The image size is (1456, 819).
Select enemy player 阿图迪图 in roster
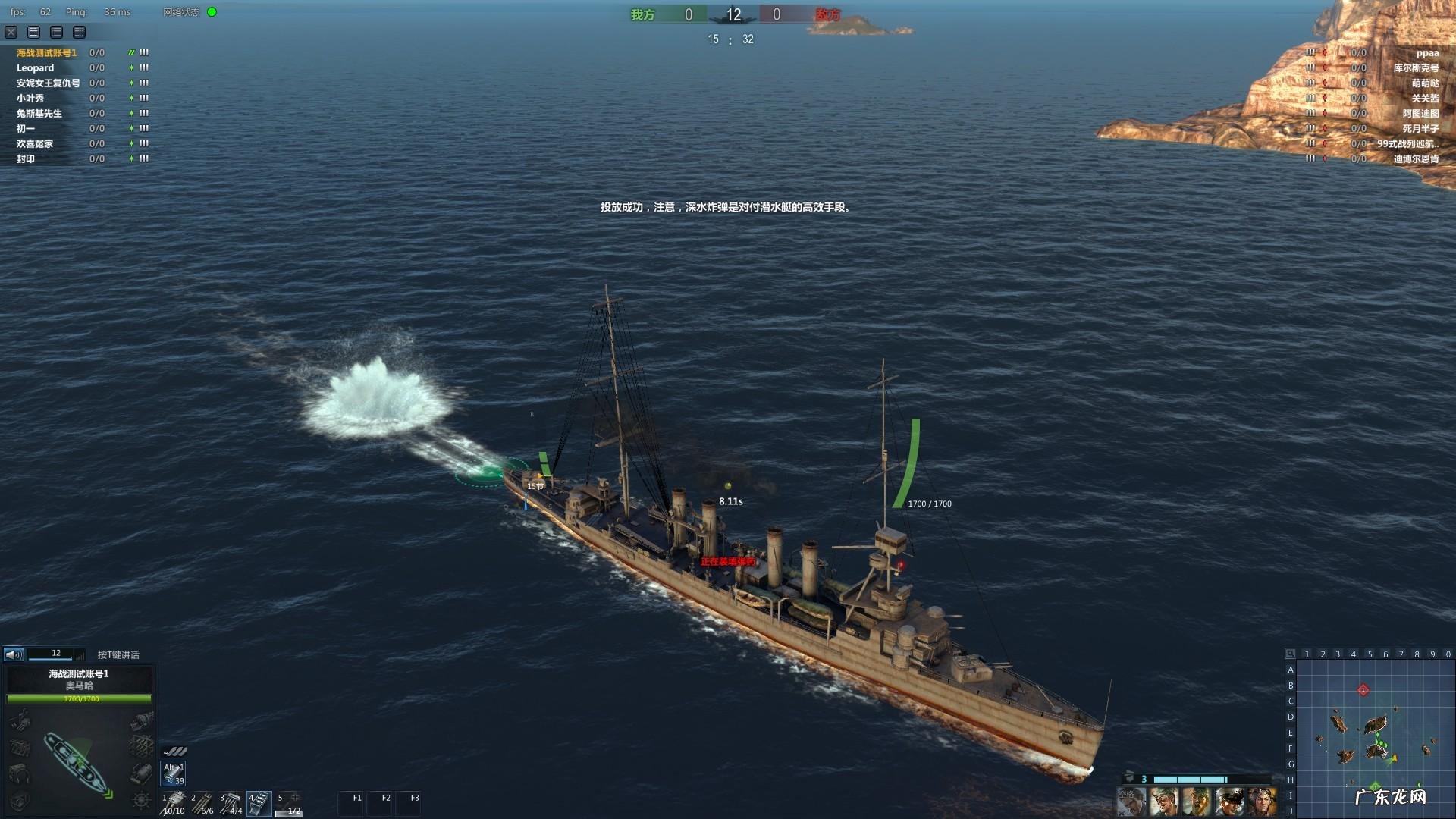click(1420, 114)
